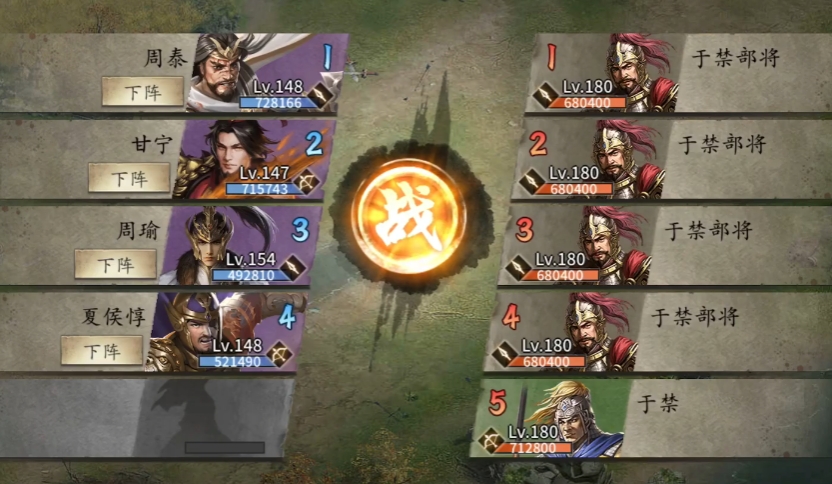Remove 周瑜 using his 下阵 button
Image resolution: width=832 pixels, height=484 pixels.
(x=115, y=264)
